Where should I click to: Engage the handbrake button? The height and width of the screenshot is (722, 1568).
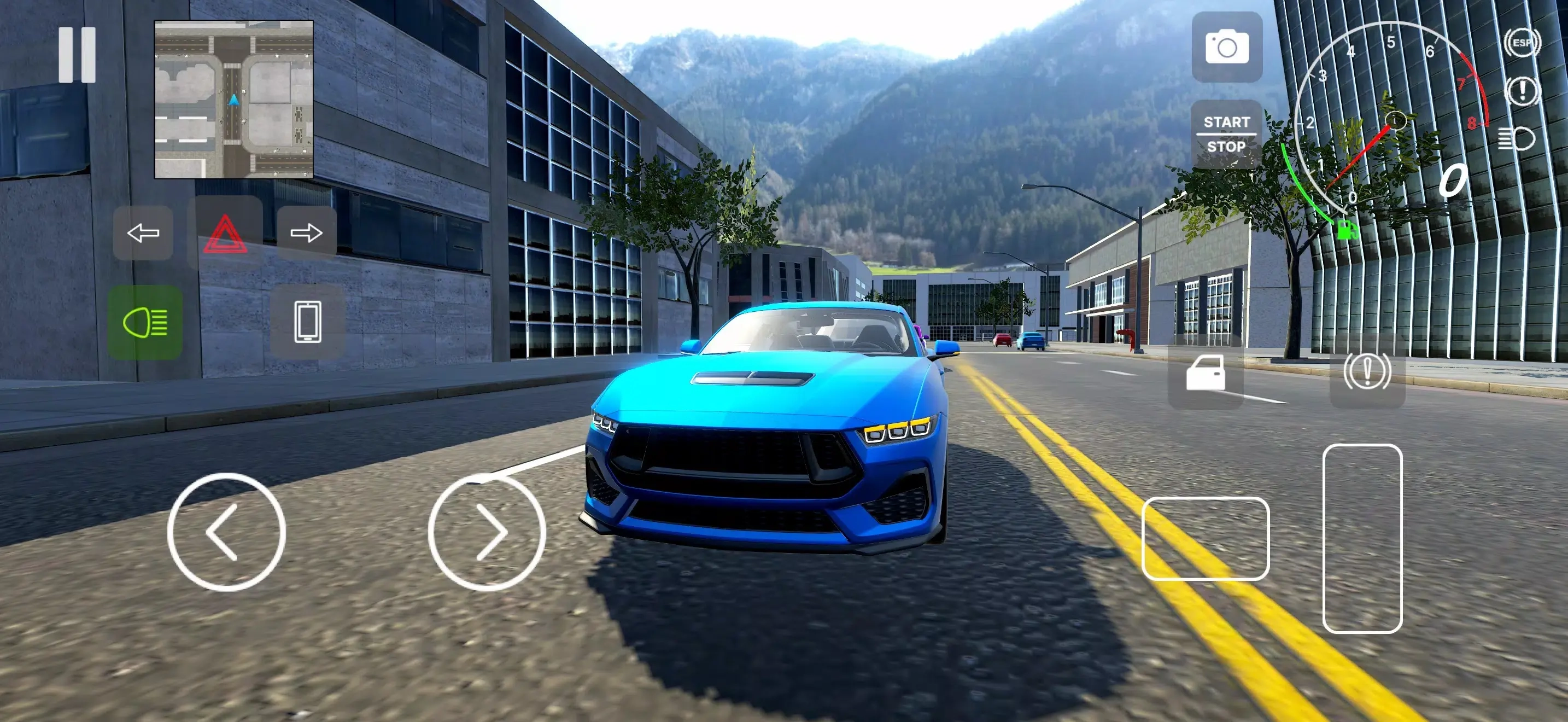coord(1367,371)
